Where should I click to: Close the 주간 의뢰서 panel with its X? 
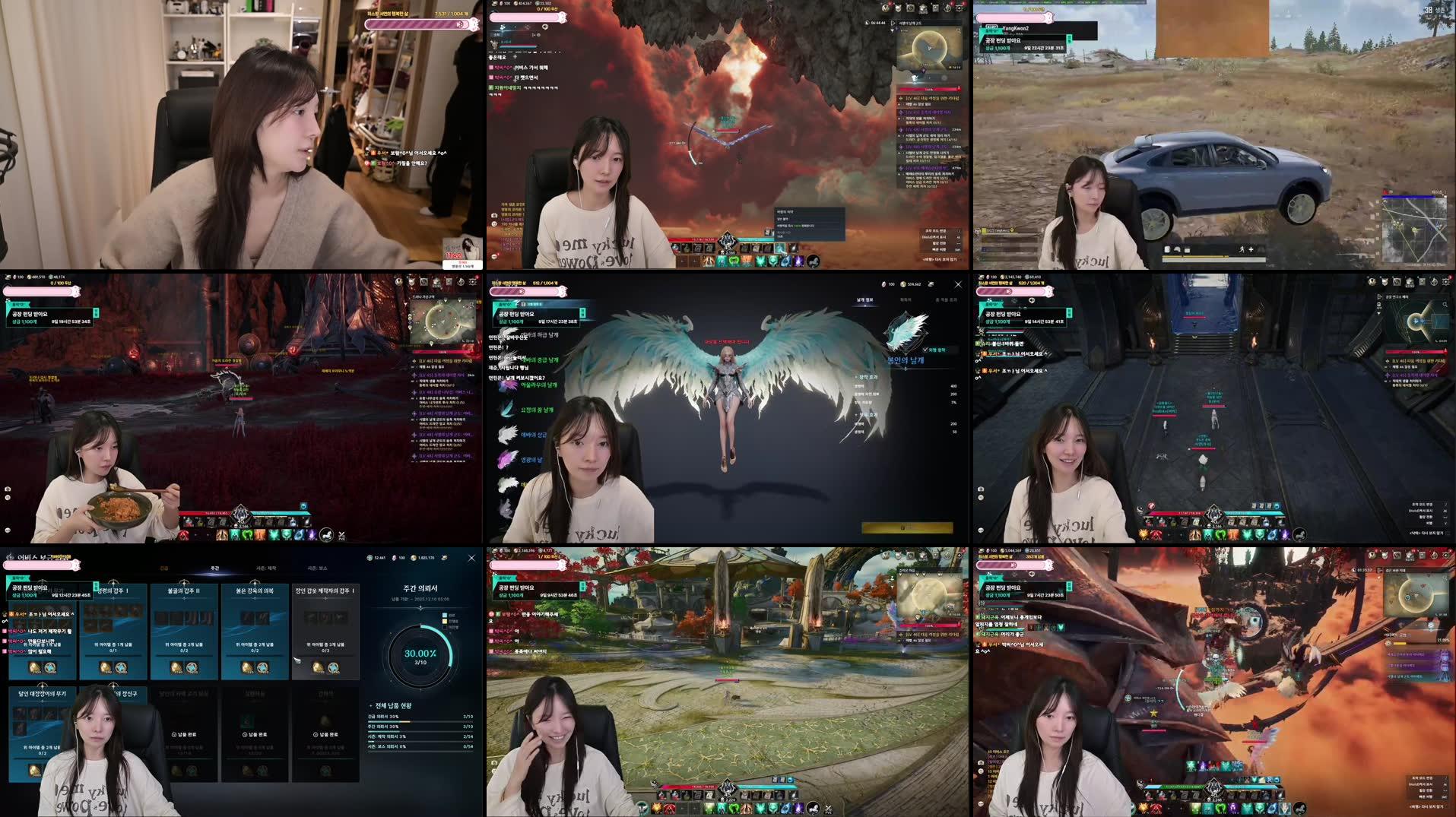coord(471,557)
